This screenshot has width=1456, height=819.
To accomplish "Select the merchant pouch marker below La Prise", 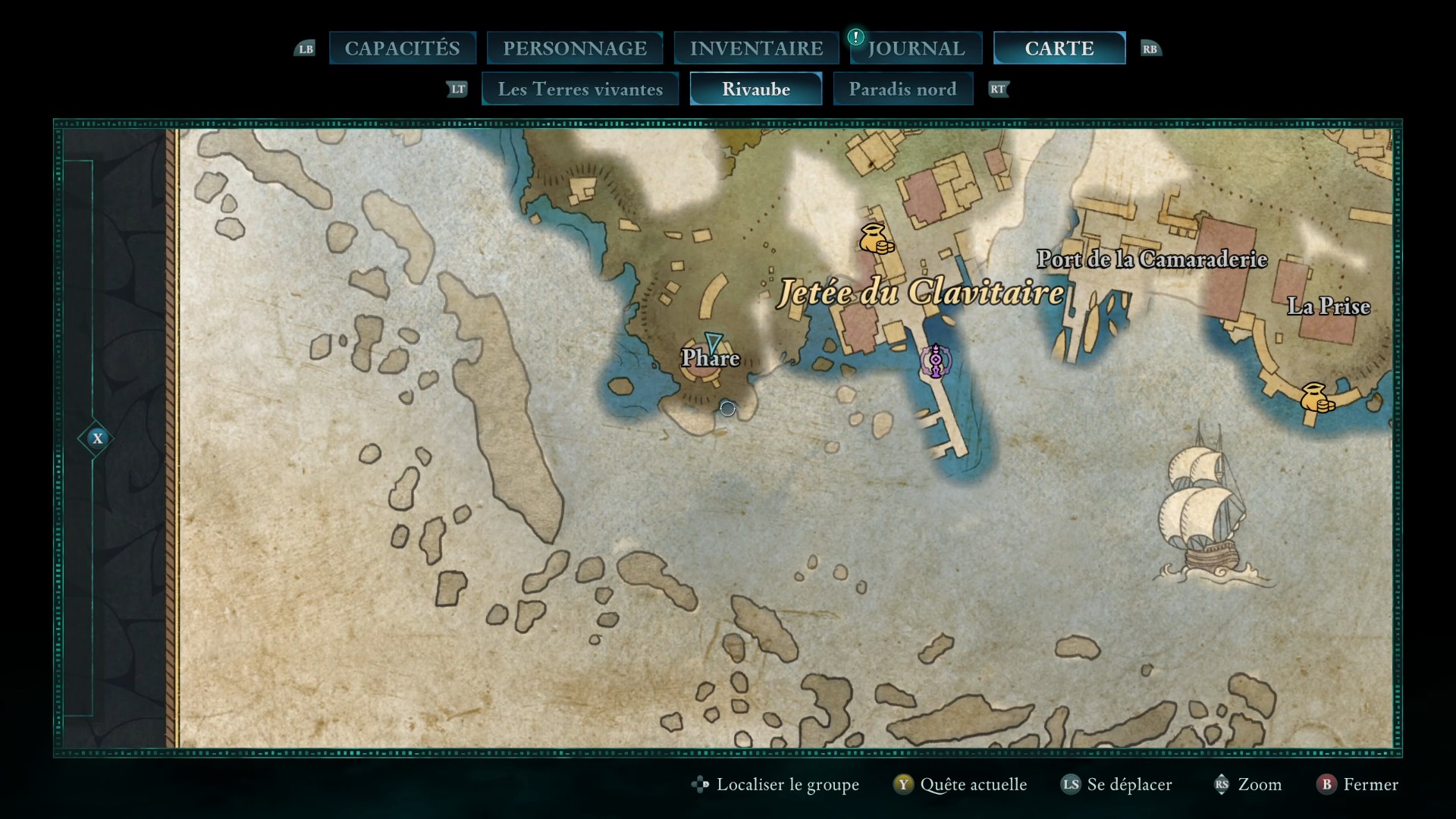I will [x=1316, y=397].
